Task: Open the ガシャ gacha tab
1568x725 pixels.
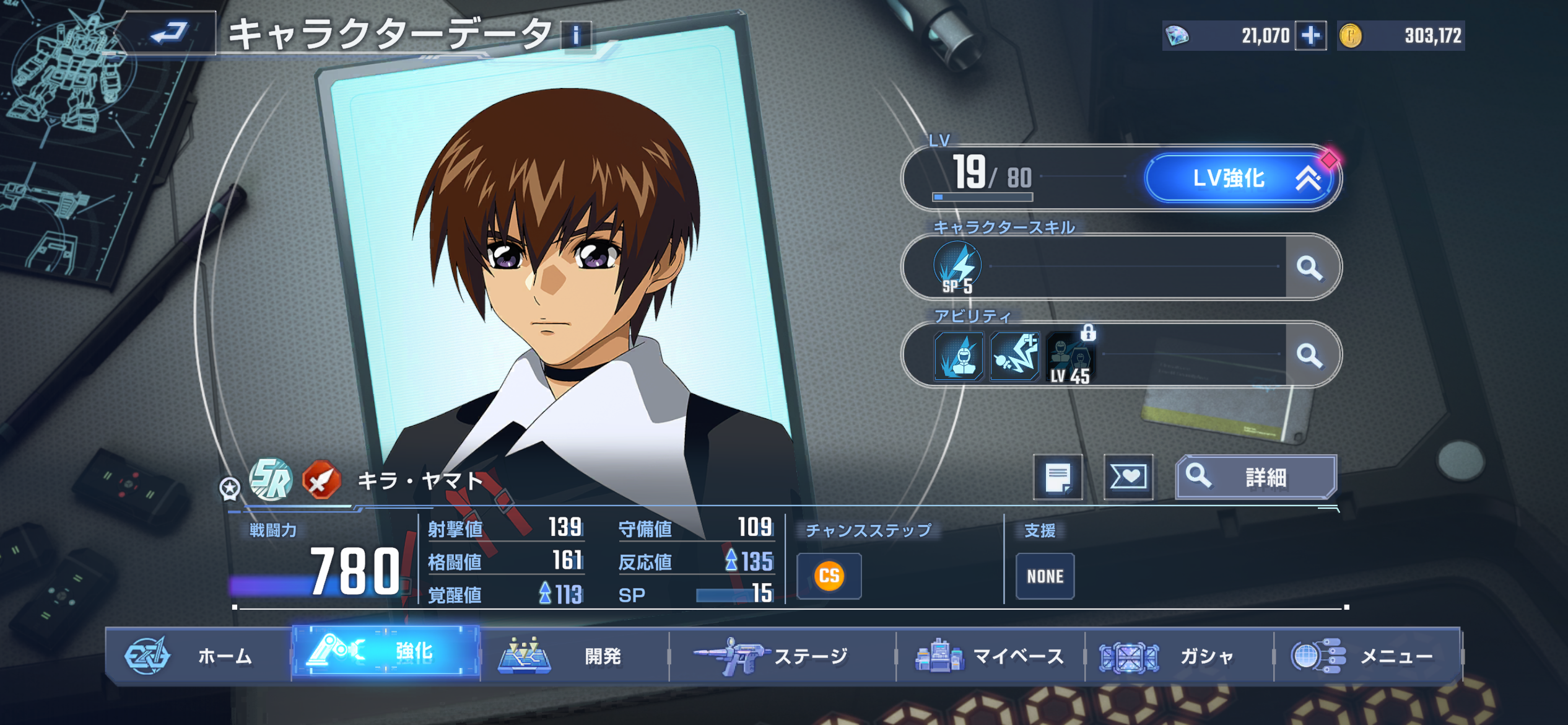Action: (x=1178, y=656)
